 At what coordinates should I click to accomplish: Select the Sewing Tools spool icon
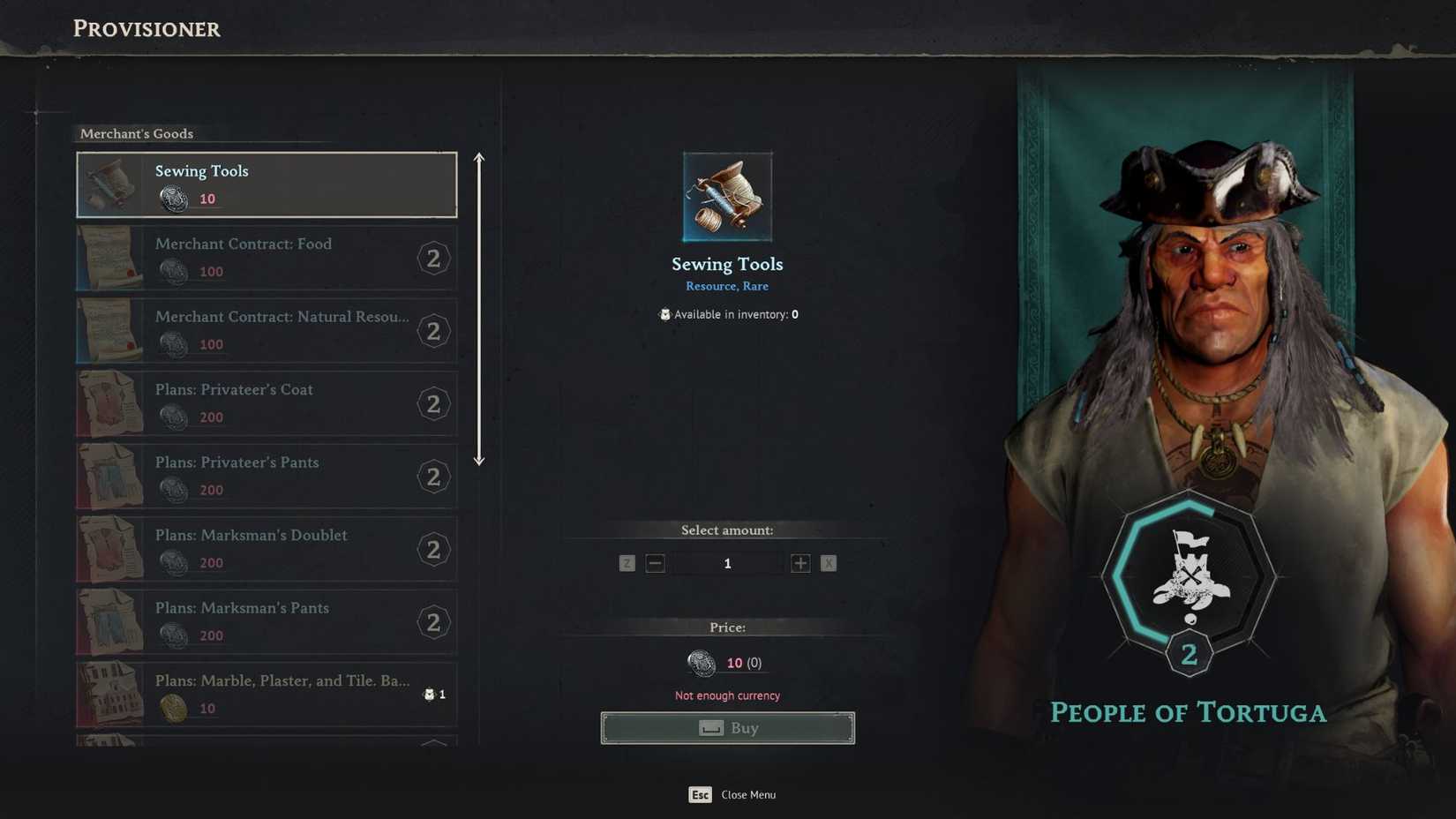112,184
